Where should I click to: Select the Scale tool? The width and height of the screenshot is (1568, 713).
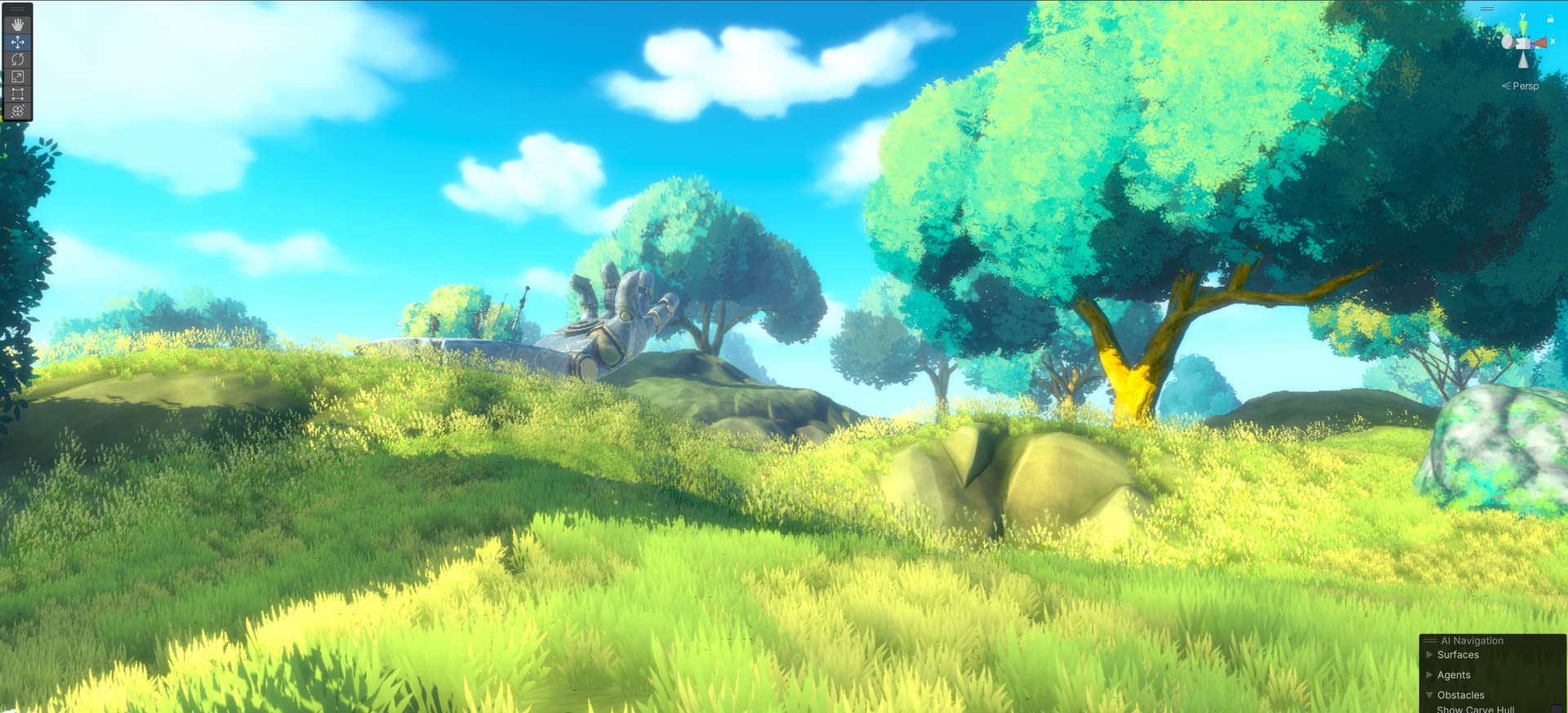(x=18, y=76)
